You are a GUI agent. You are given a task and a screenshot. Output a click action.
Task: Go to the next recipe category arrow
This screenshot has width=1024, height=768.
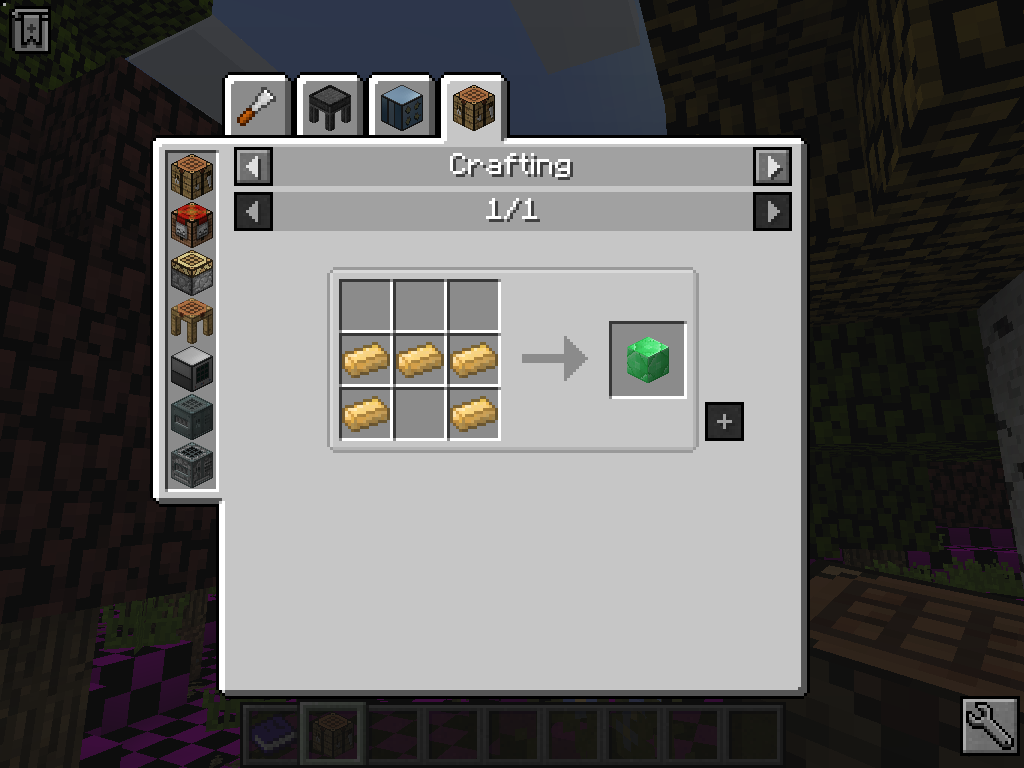[772, 166]
